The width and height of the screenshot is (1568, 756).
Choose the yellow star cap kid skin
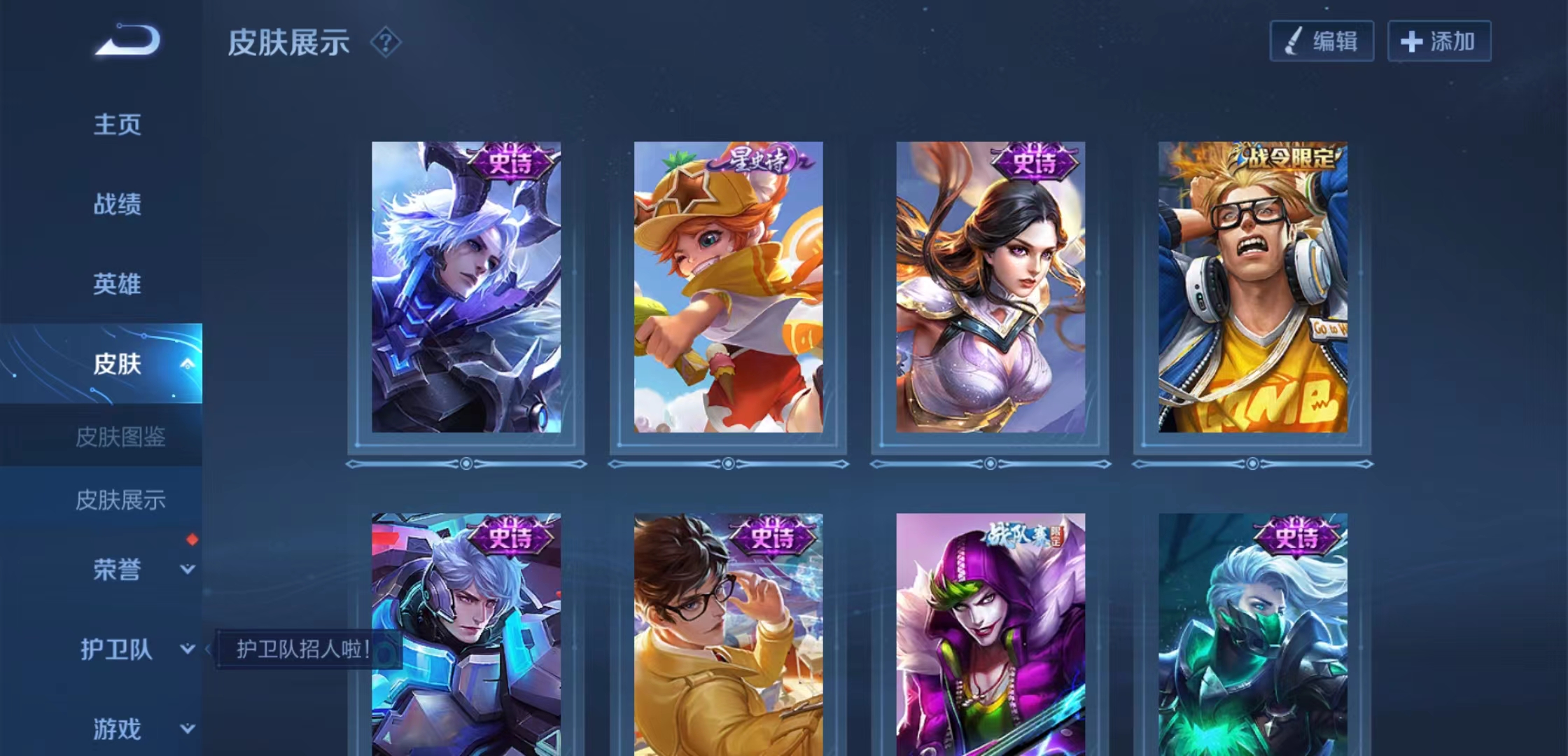[728, 287]
